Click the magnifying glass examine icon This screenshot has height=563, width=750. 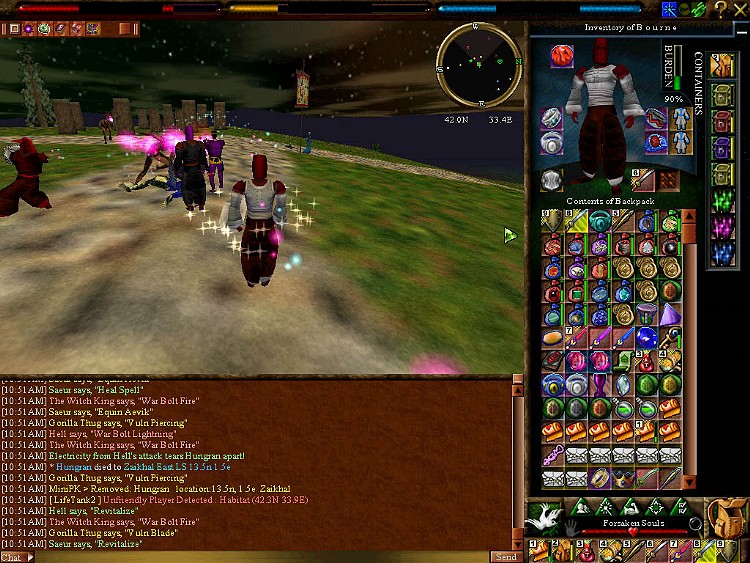[x=695, y=523]
